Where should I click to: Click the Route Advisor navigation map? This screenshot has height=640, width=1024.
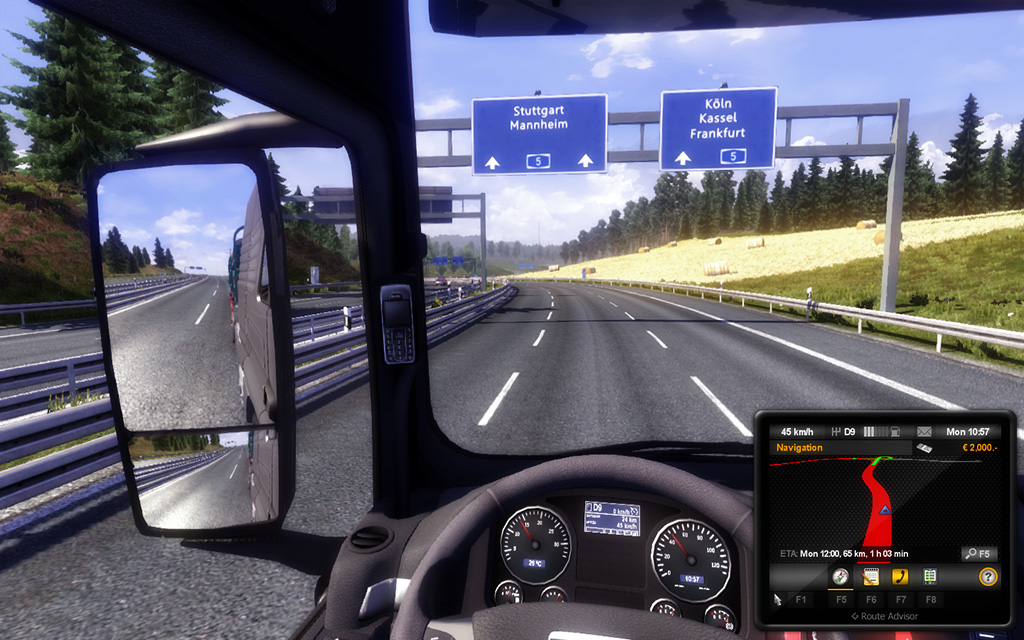tap(880, 500)
